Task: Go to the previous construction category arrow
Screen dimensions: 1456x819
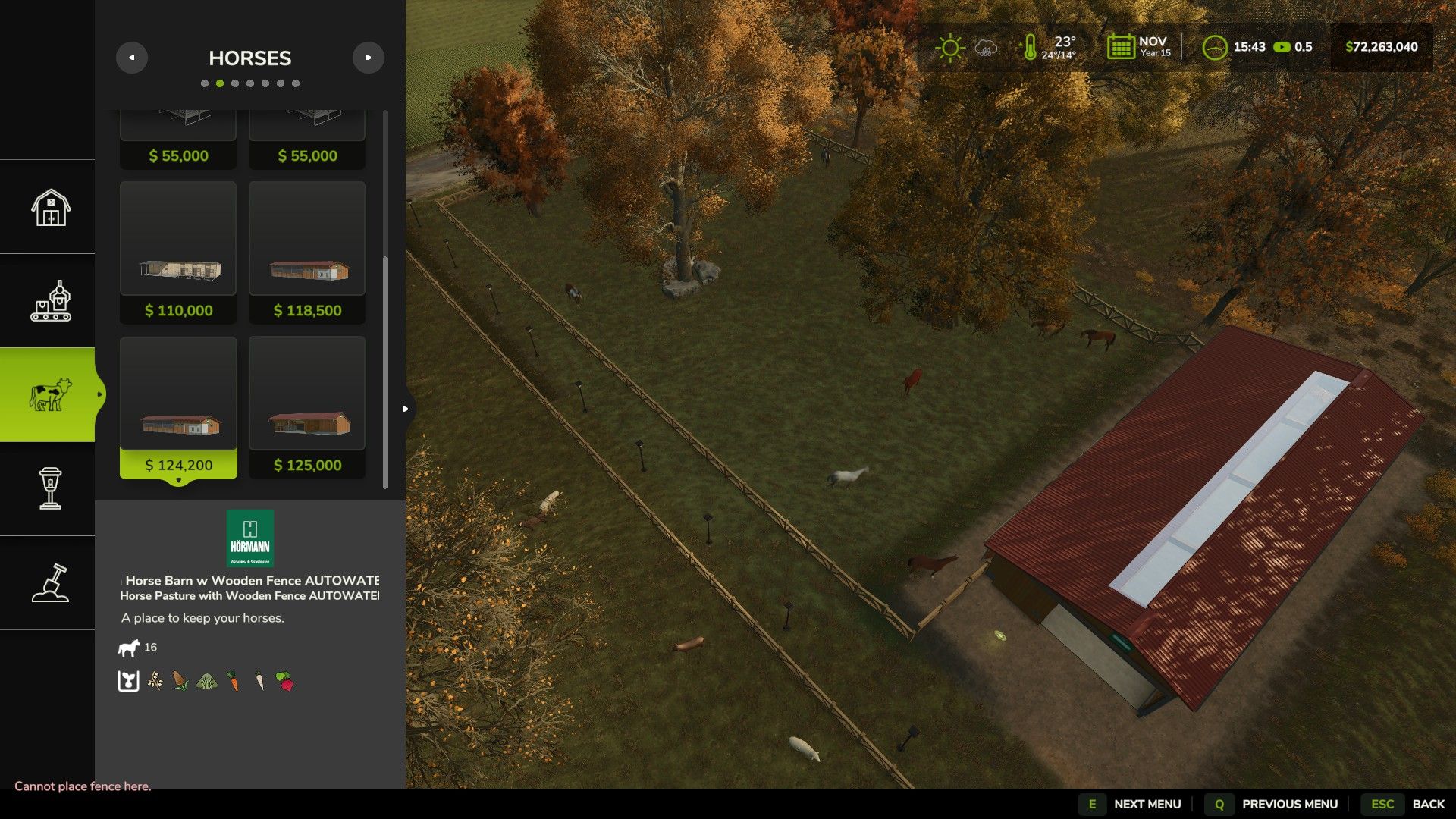Action: pyautogui.click(x=132, y=58)
